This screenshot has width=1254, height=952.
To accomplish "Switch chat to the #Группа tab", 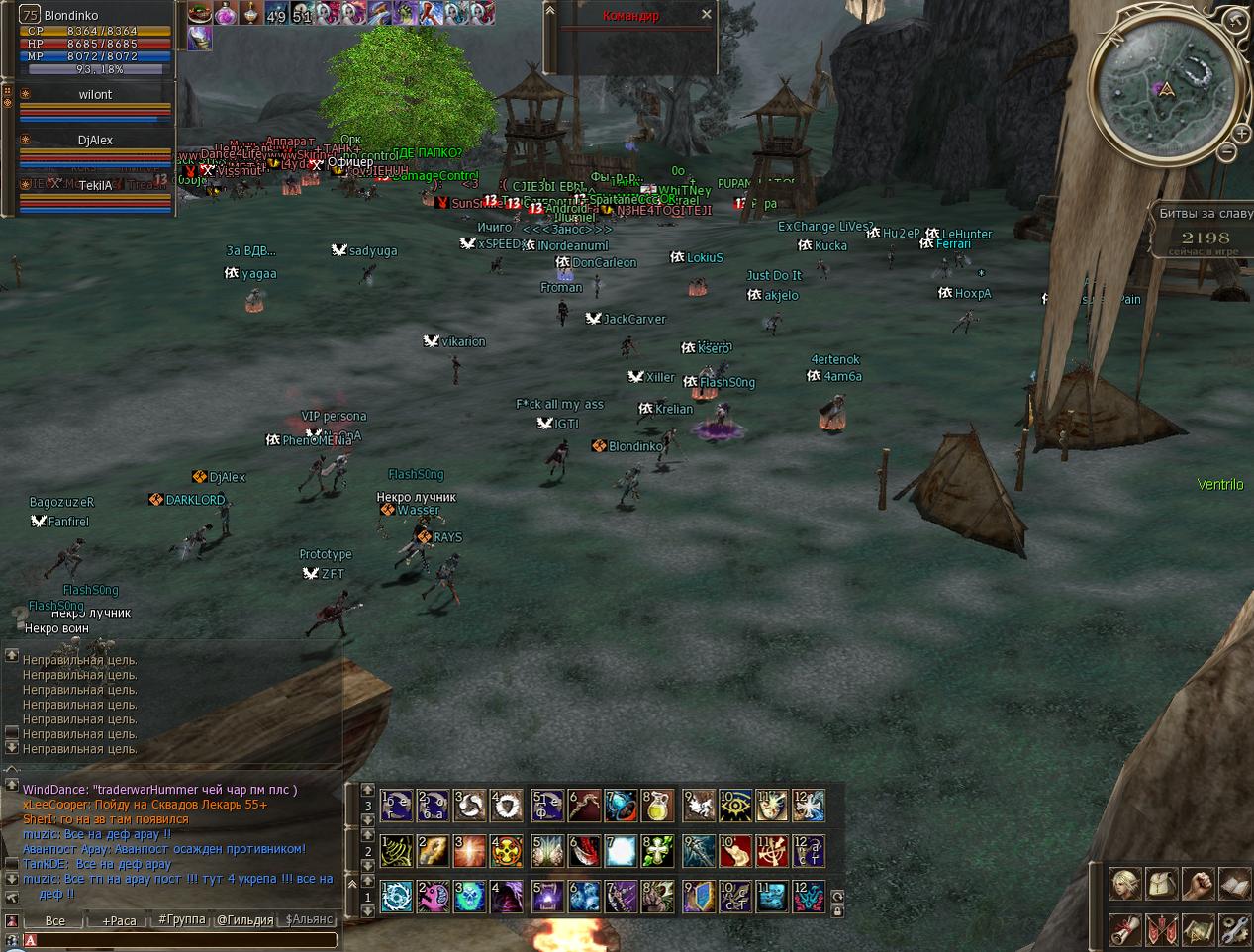I will (181, 919).
